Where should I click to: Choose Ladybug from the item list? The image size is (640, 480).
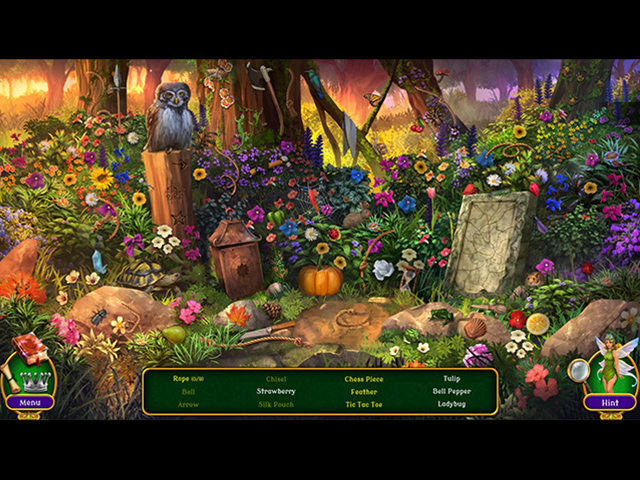451,405
